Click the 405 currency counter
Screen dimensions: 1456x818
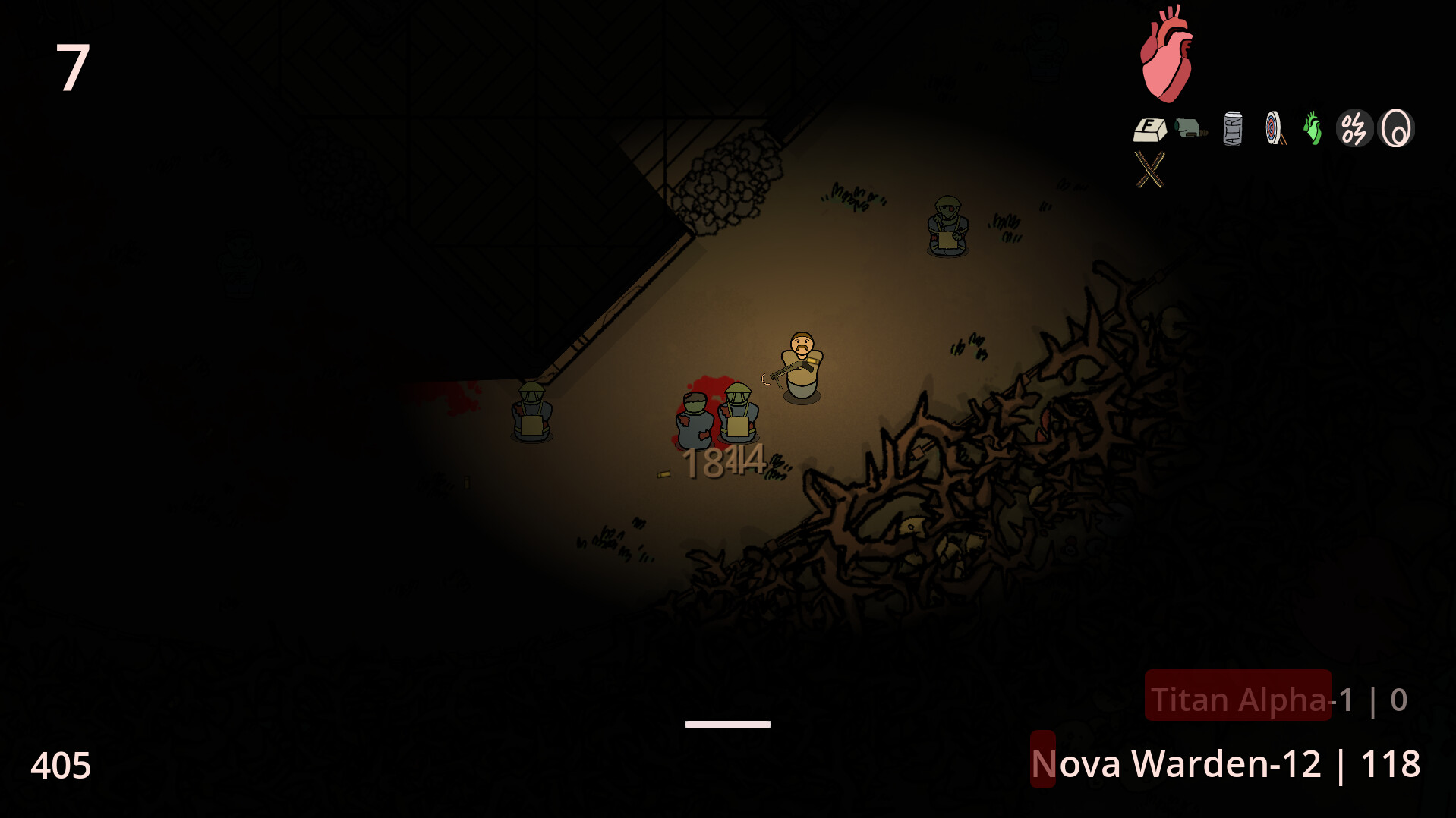[x=61, y=765]
